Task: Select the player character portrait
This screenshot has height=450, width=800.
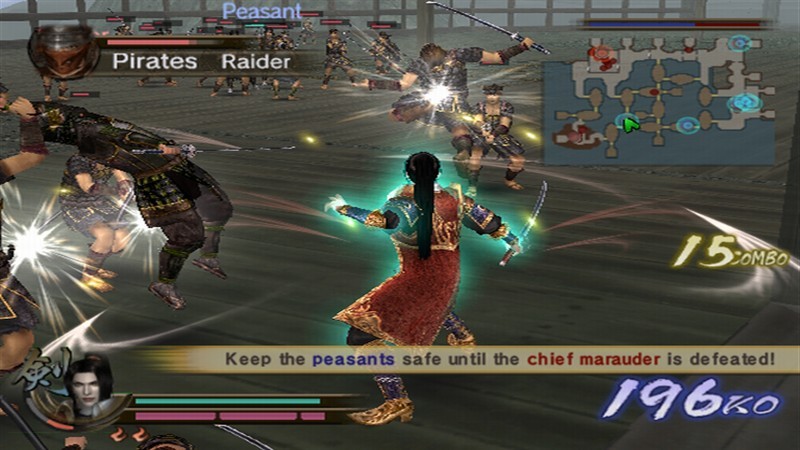Action: tap(88, 382)
